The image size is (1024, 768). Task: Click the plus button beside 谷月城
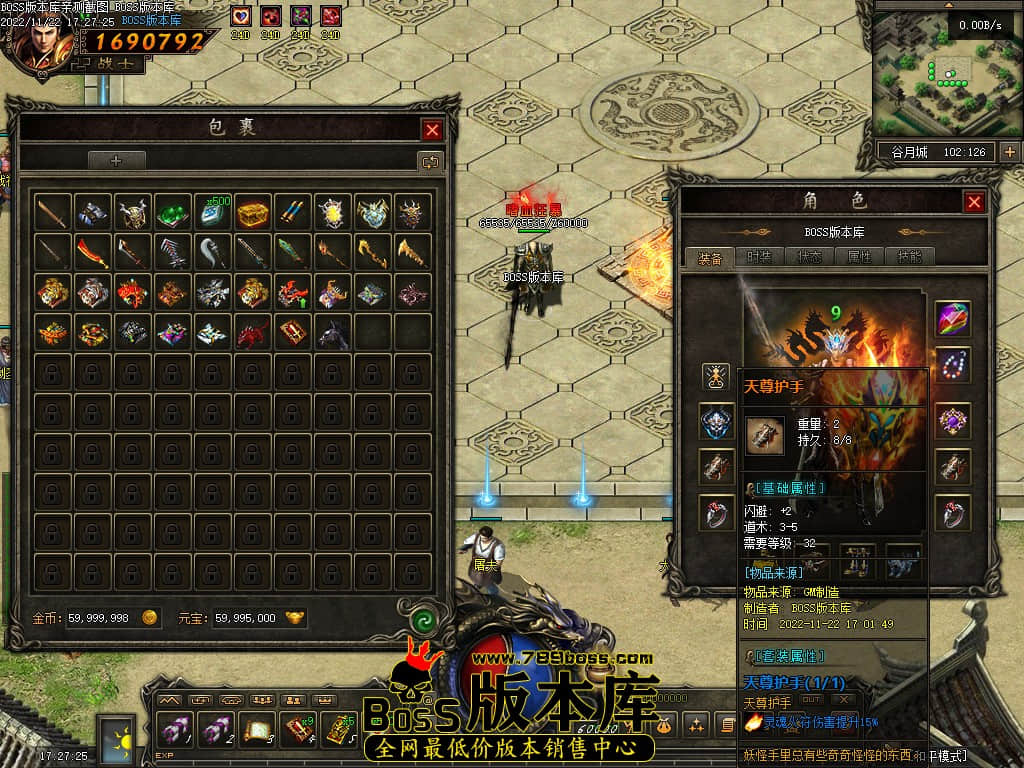click(1009, 152)
